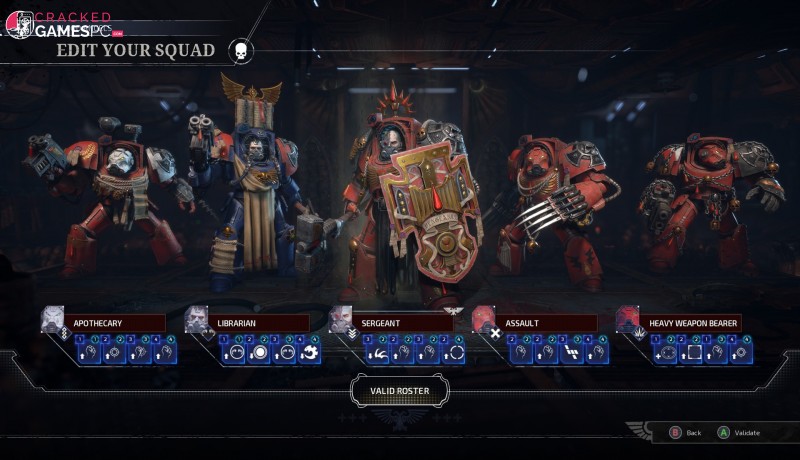Select the Apothecary squad slot

click(x=117, y=323)
